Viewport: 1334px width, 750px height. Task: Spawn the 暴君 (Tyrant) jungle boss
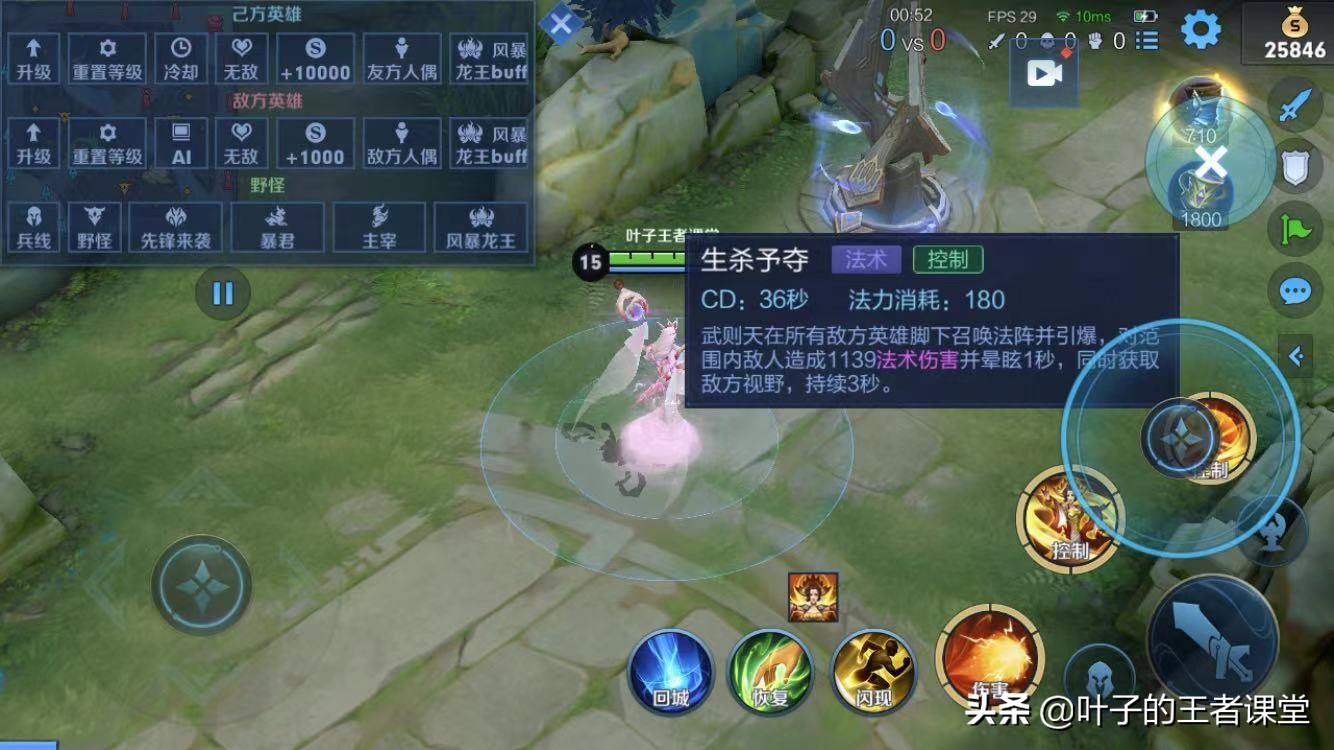point(276,225)
